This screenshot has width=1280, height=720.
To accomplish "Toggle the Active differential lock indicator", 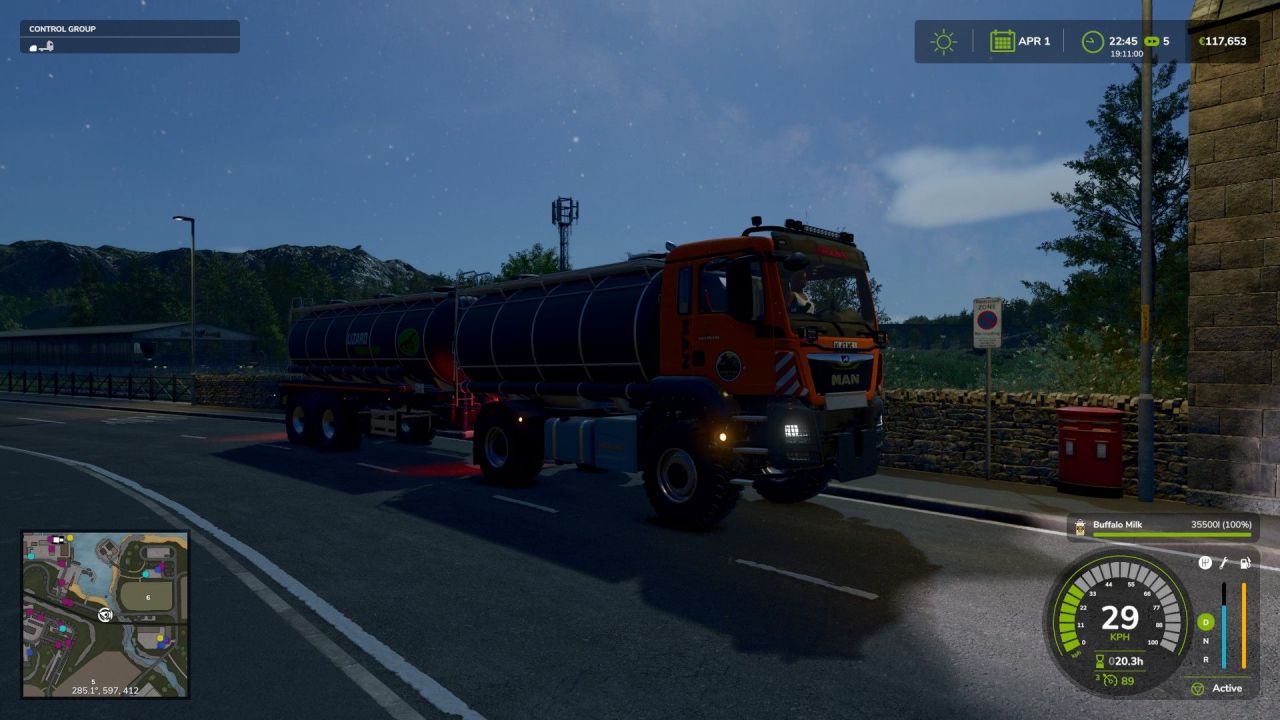I will coord(1199,689).
